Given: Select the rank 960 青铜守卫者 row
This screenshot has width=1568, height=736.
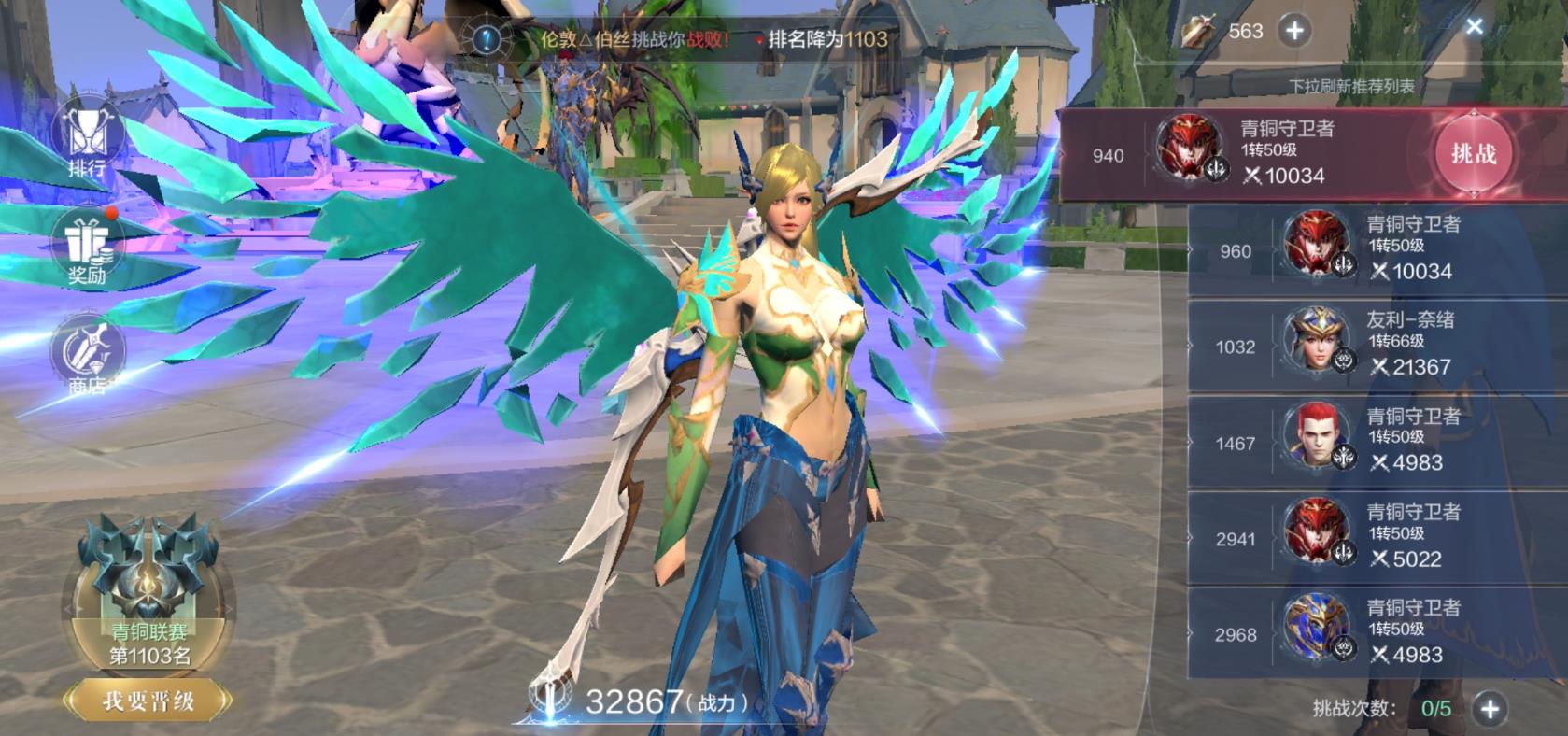Looking at the screenshot, I should [x=1377, y=250].
